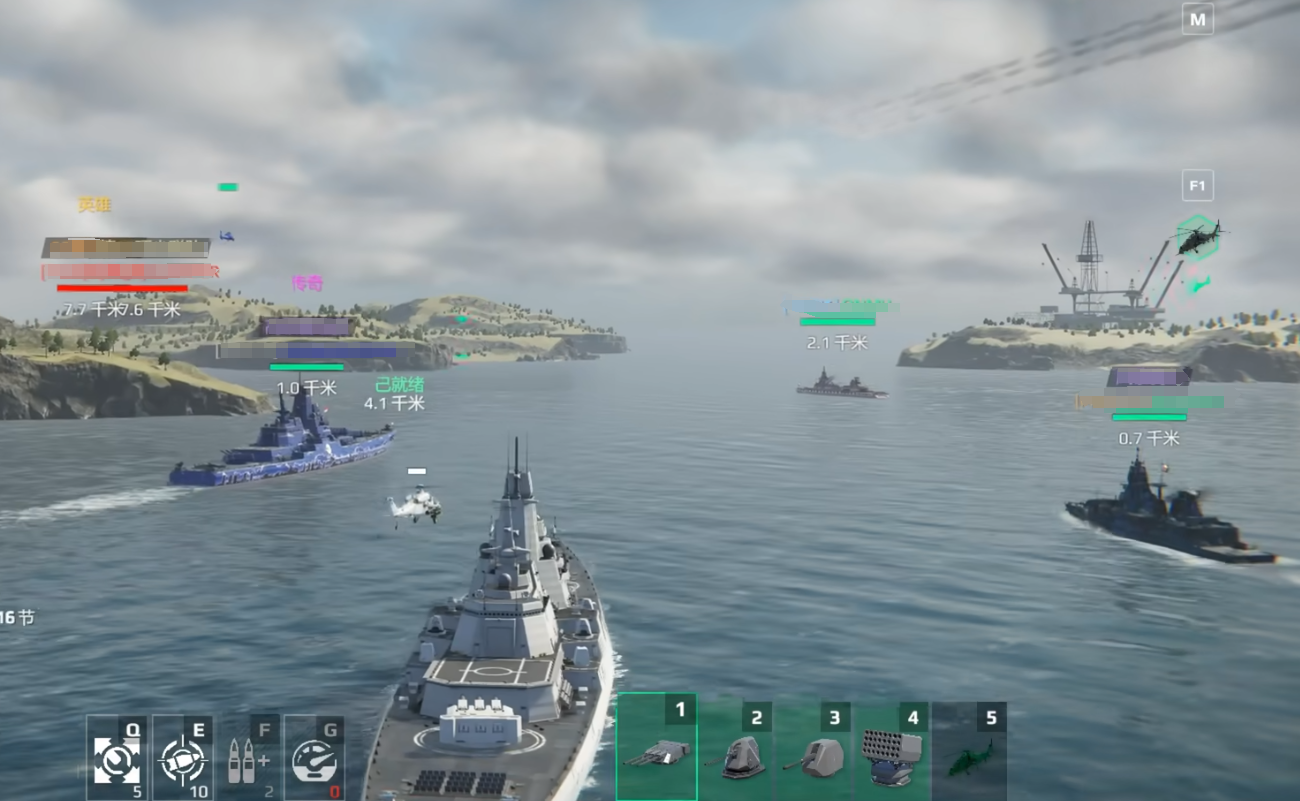
Task: Select the triple-barrel main gun in slot 1
Action: click(x=656, y=750)
